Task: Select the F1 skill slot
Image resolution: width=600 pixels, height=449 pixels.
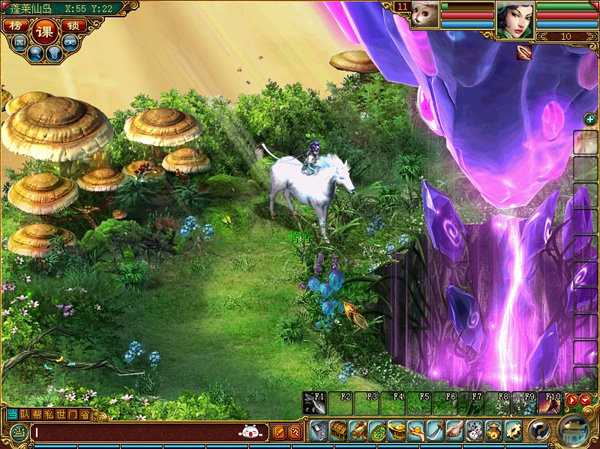Action: pos(315,403)
